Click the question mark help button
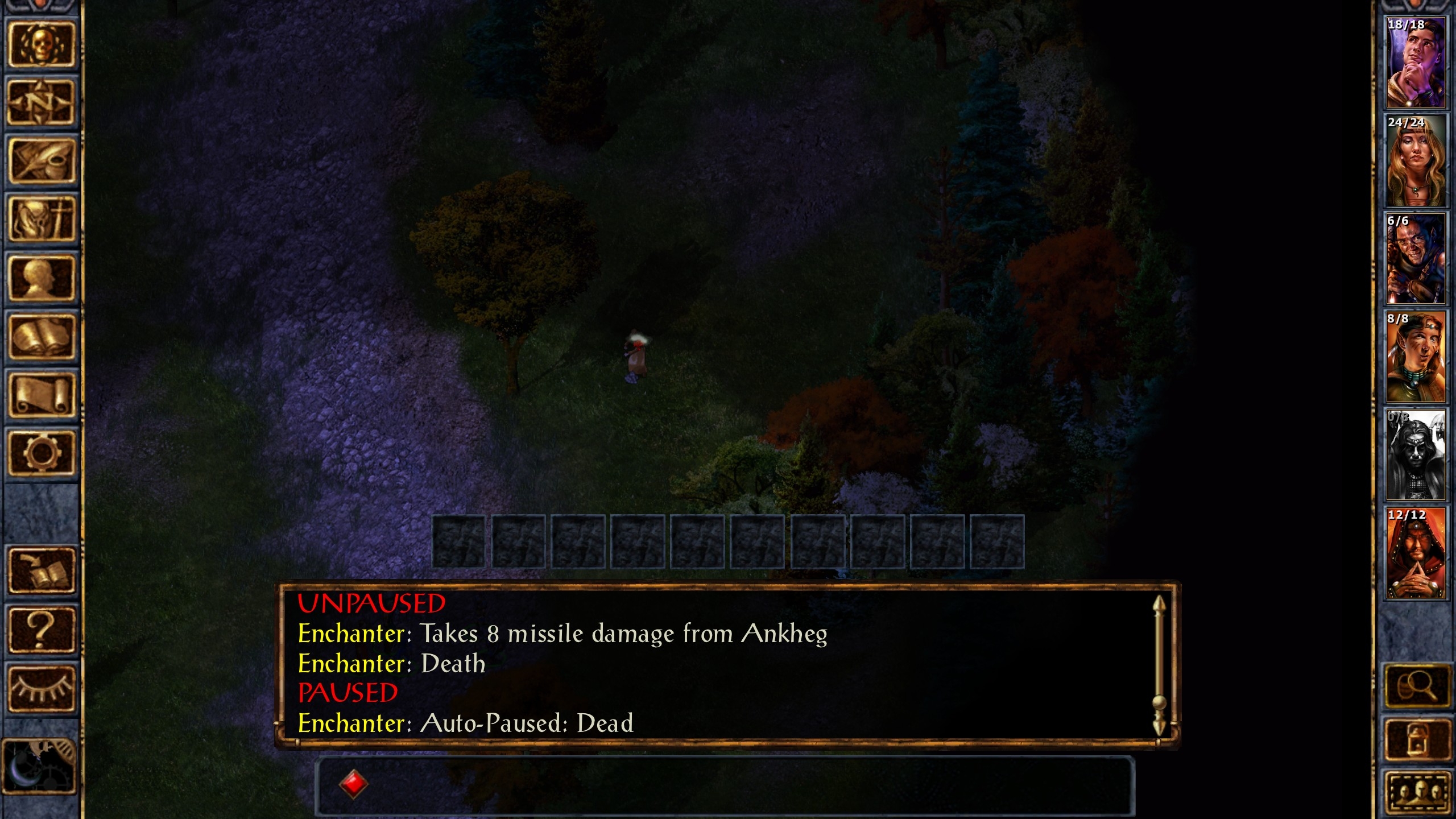 (41, 630)
